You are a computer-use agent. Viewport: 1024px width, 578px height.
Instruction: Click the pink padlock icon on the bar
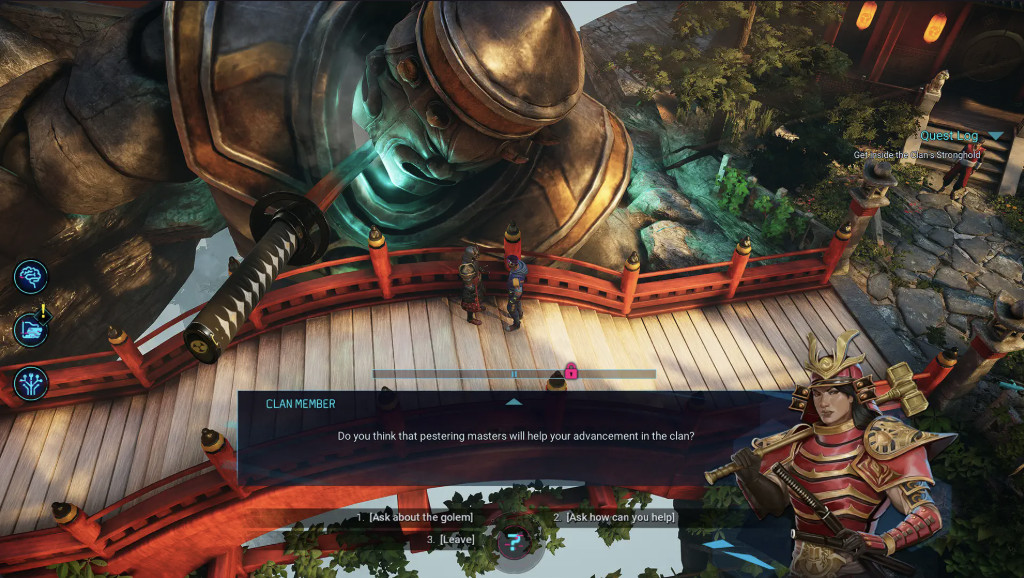tap(571, 372)
